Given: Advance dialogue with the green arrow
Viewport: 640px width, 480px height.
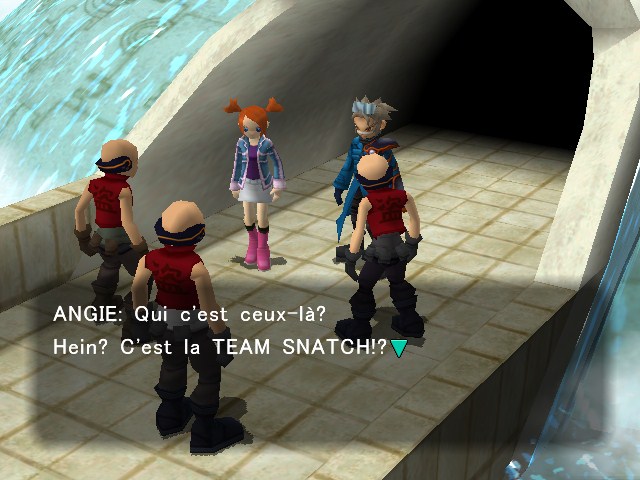Looking at the screenshot, I should 399,348.
